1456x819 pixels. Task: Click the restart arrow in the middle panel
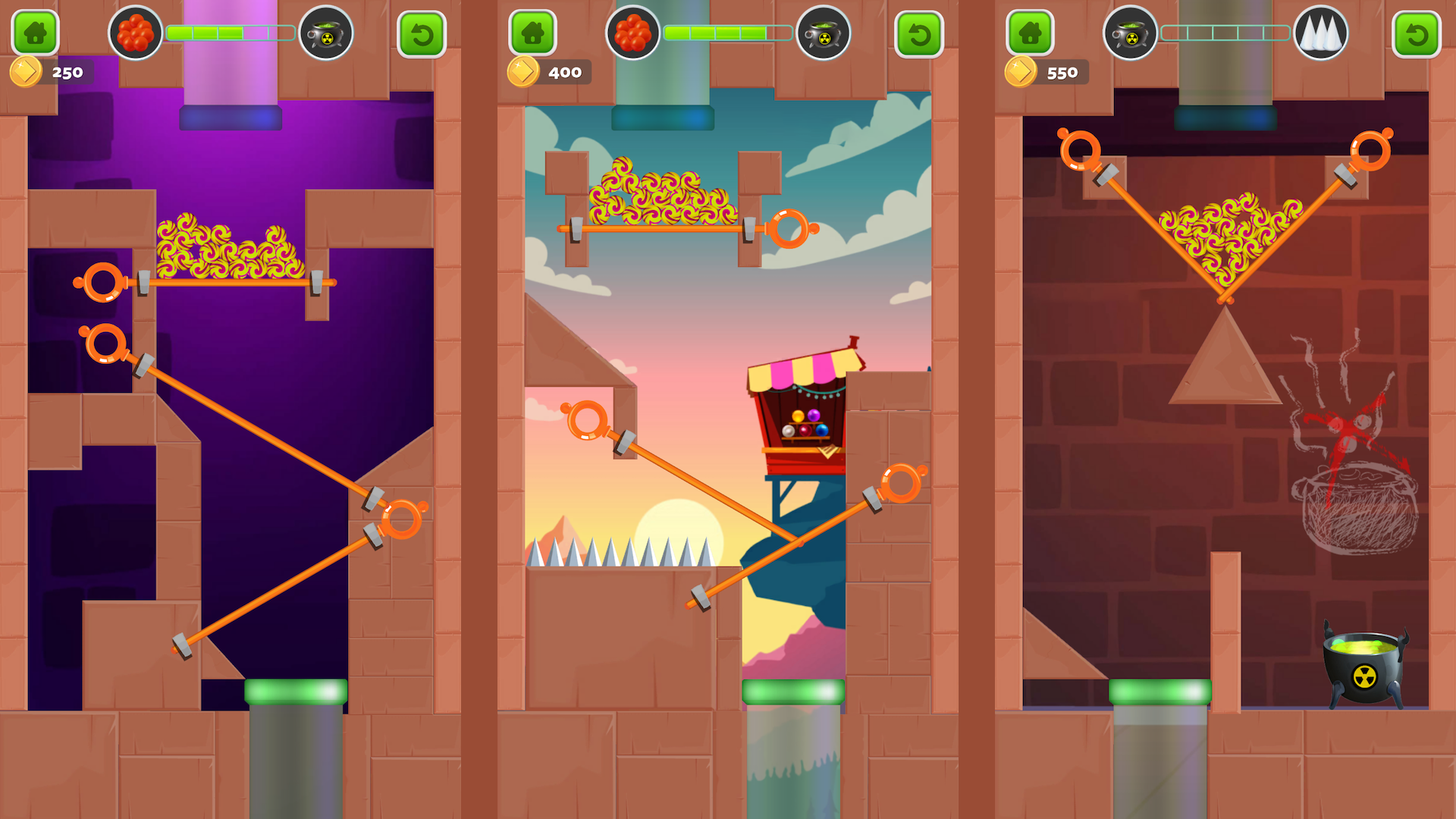(x=920, y=33)
